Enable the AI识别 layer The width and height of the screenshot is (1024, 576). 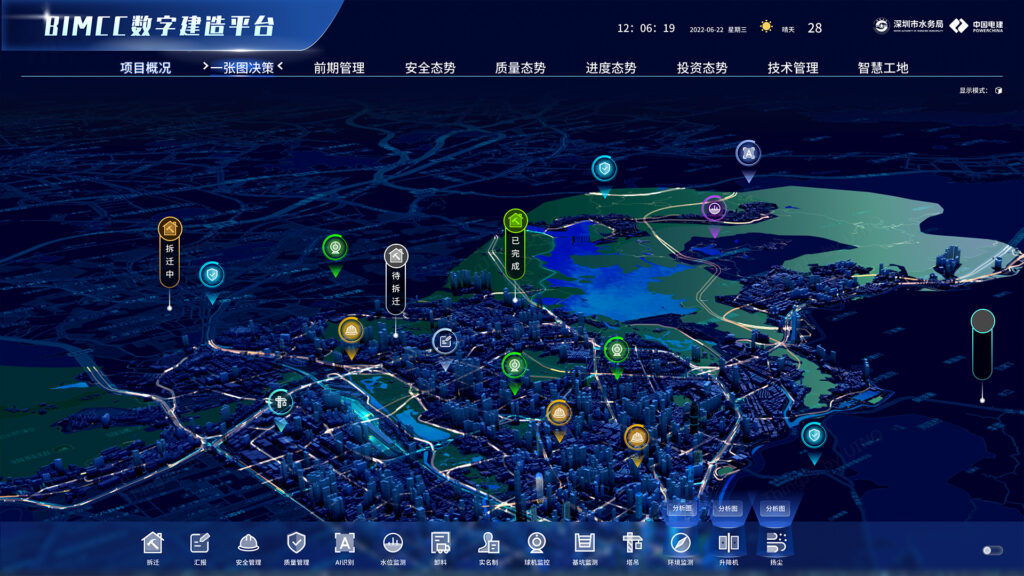(344, 543)
